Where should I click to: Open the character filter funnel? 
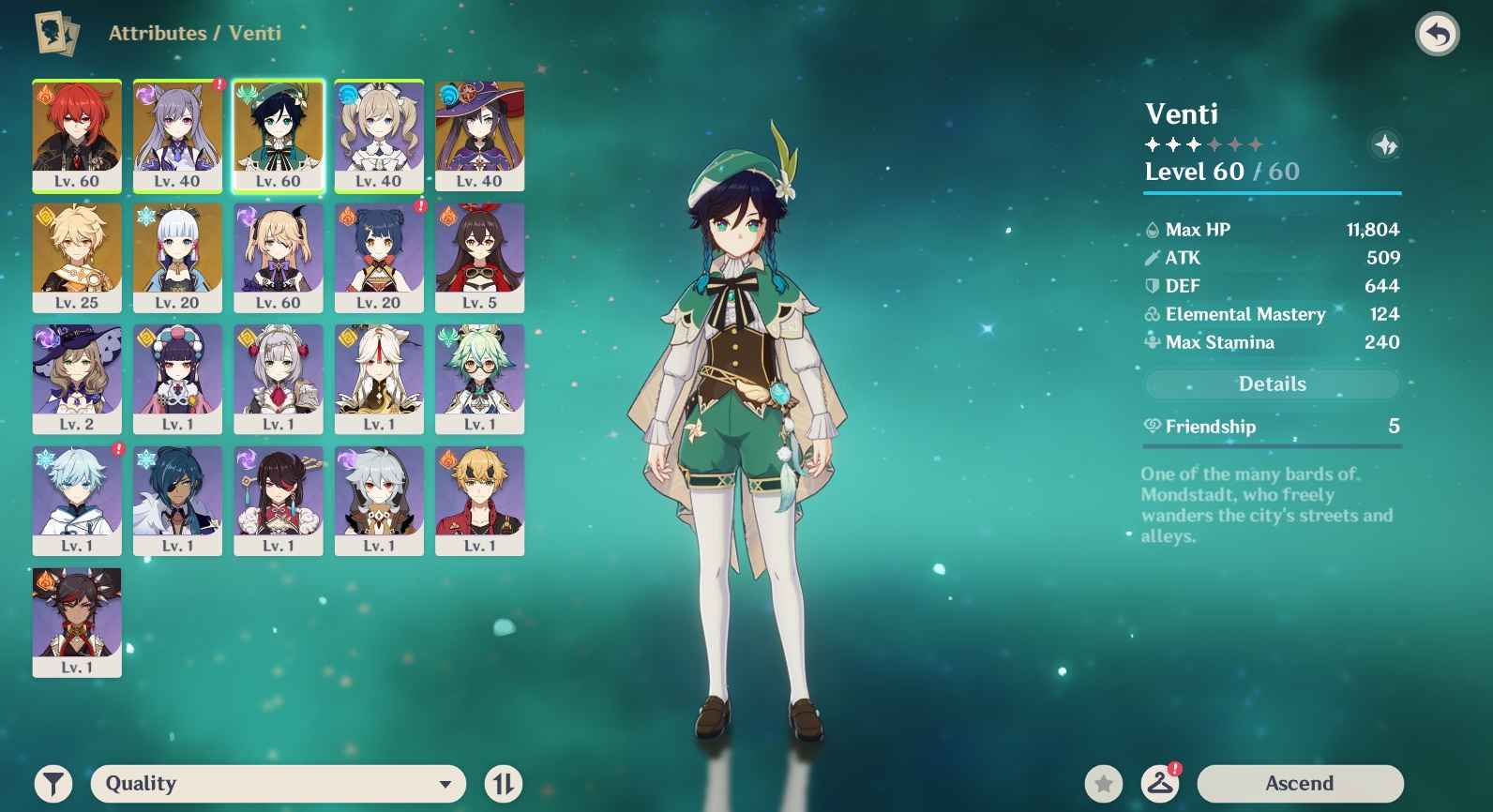click(x=53, y=783)
